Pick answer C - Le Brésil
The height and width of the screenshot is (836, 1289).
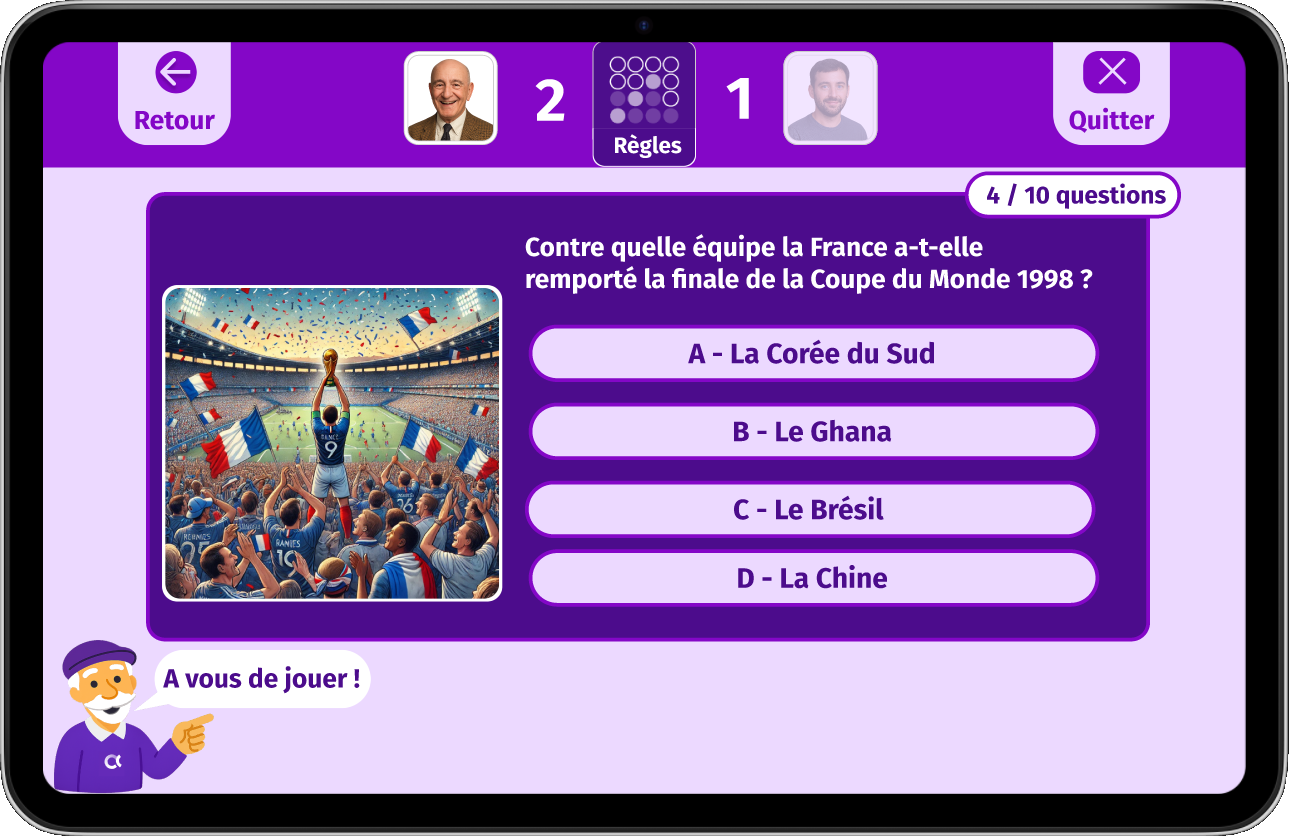pos(809,510)
